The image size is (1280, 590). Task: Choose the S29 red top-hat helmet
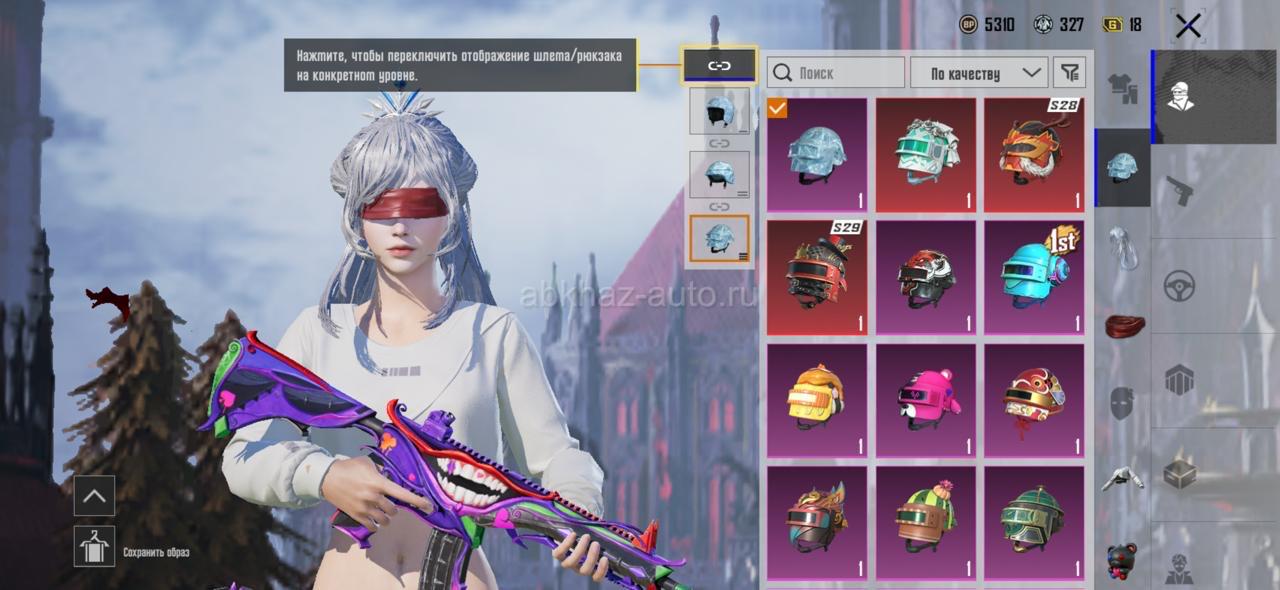[x=817, y=278]
